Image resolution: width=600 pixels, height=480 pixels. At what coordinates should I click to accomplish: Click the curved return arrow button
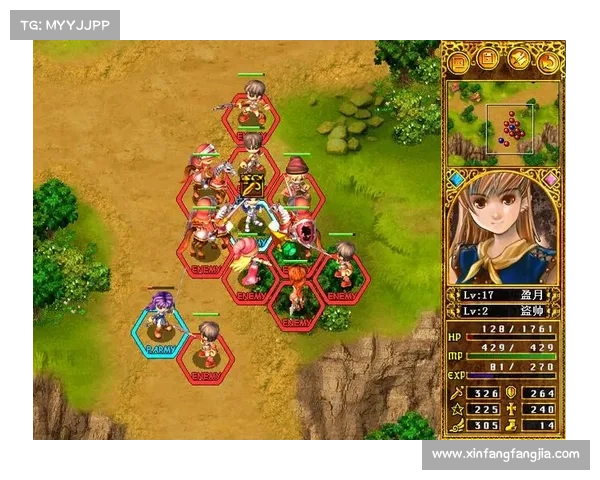click(549, 60)
